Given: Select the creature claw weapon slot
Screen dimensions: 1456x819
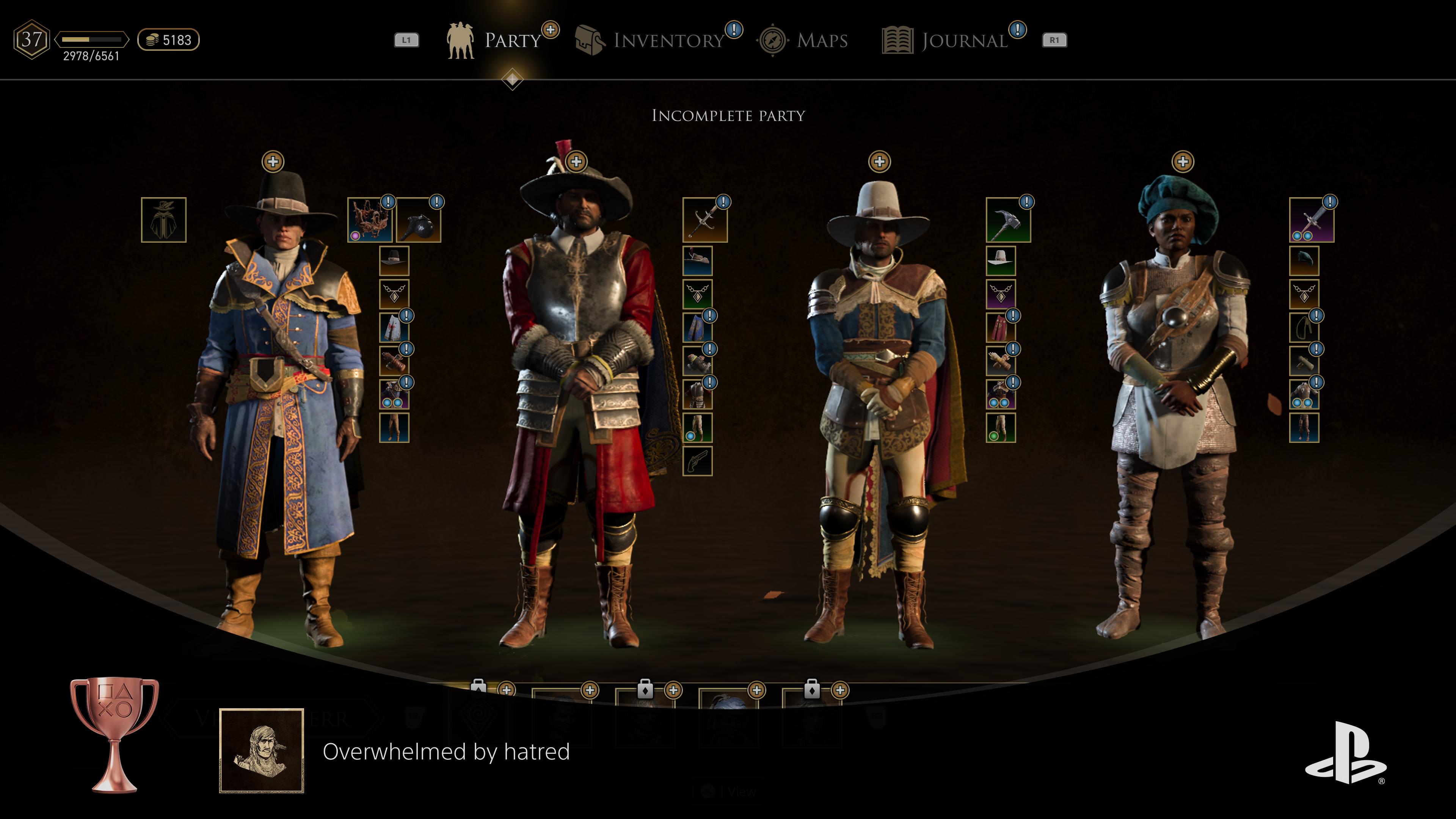Looking at the screenshot, I should (x=370, y=220).
